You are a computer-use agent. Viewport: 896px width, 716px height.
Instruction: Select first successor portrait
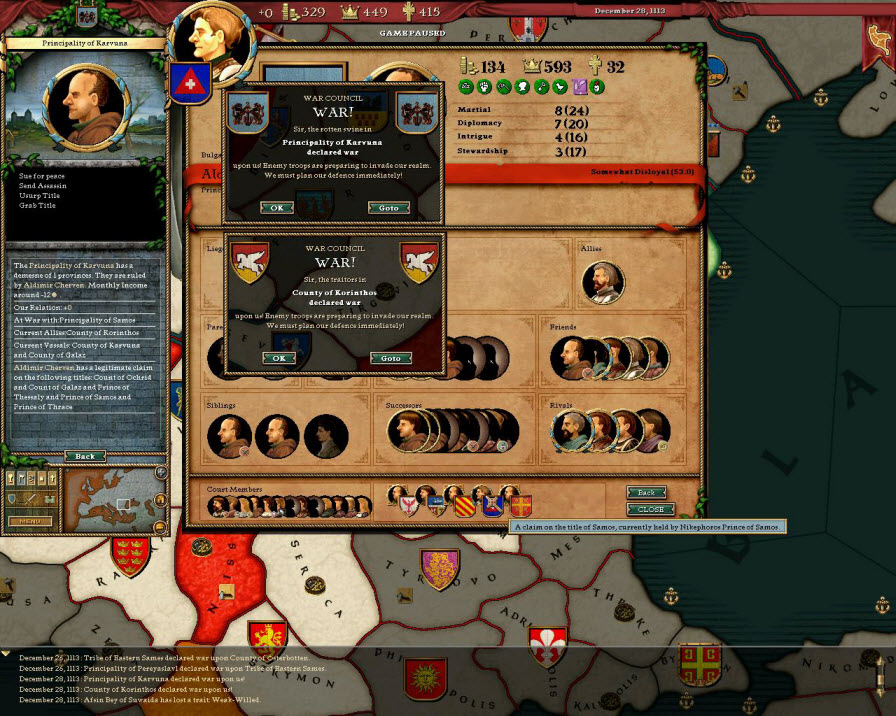(x=408, y=431)
